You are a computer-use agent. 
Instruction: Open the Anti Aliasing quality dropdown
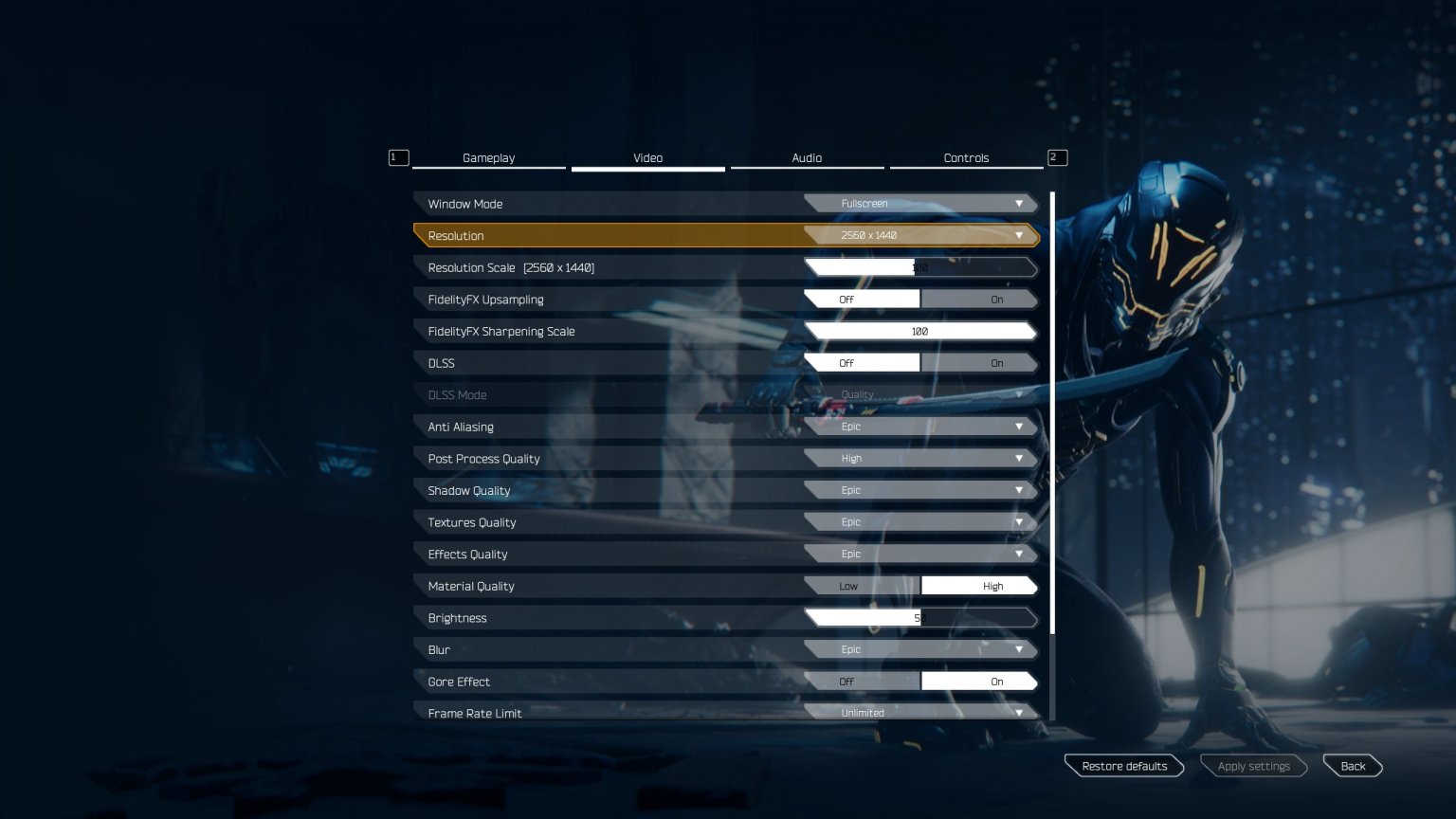[x=919, y=426]
